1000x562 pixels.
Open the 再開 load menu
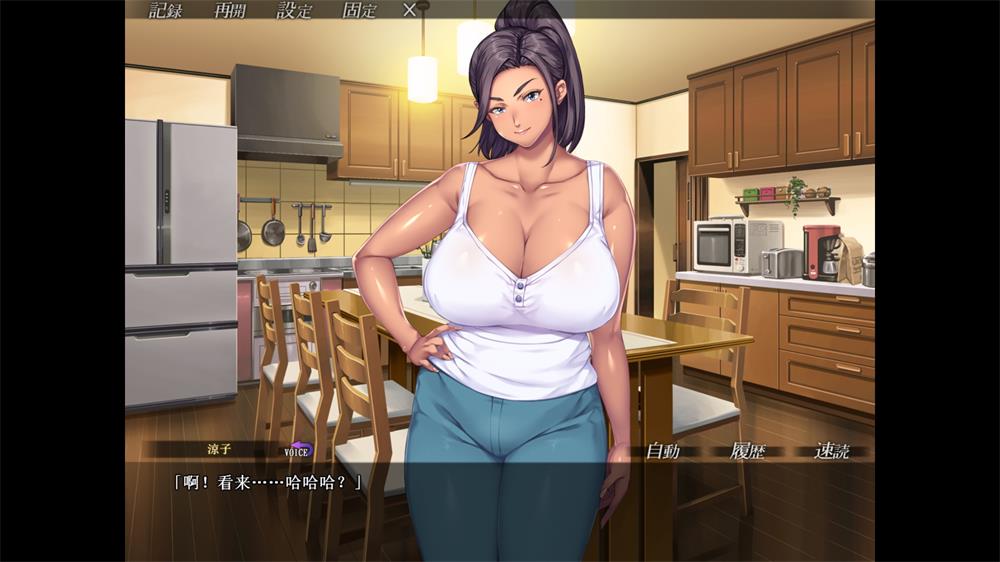click(230, 11)
